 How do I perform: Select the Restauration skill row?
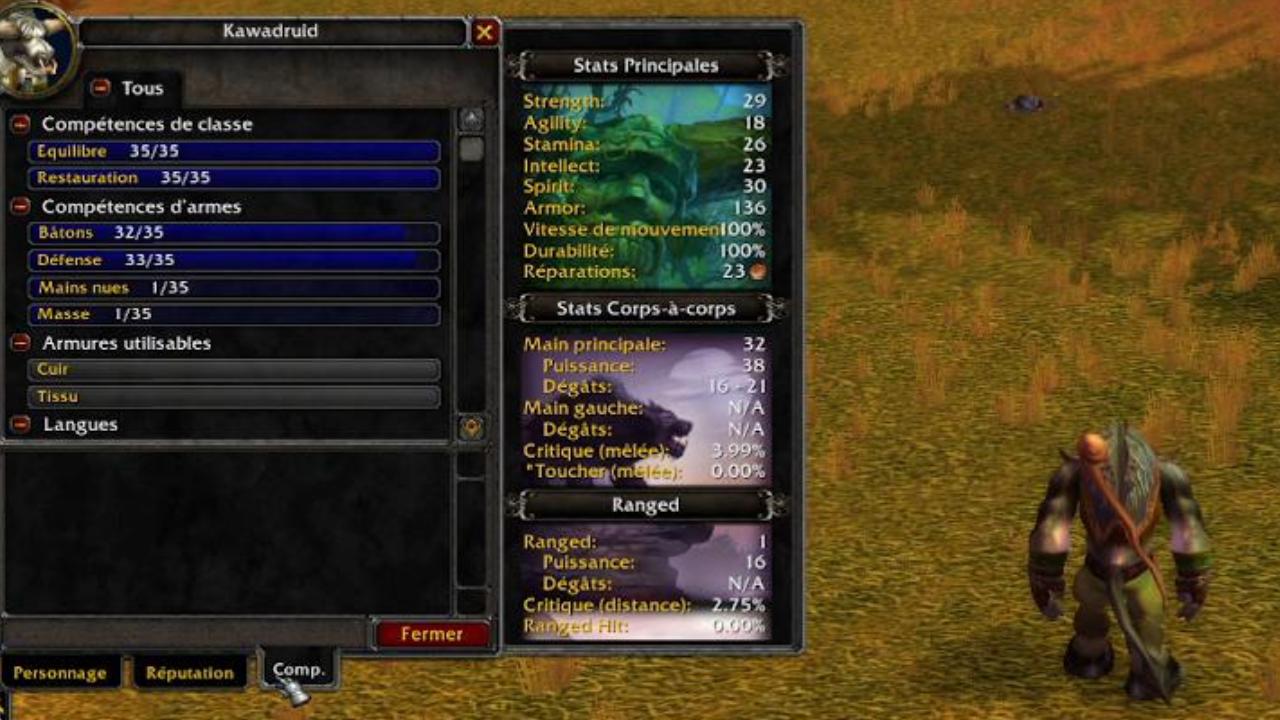[x=235, y=178]
